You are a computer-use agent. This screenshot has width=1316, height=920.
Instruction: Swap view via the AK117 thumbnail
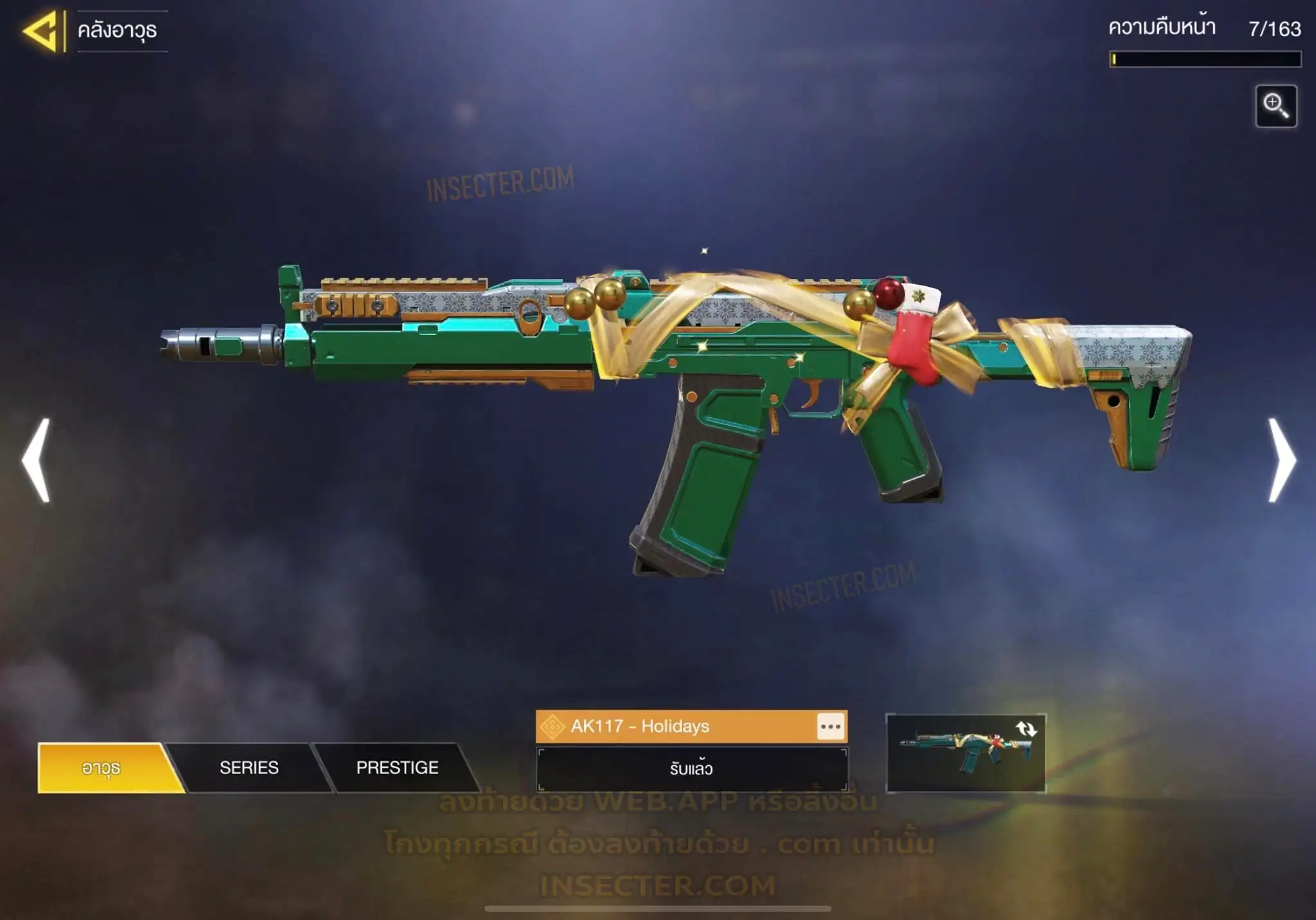(965, 753)
